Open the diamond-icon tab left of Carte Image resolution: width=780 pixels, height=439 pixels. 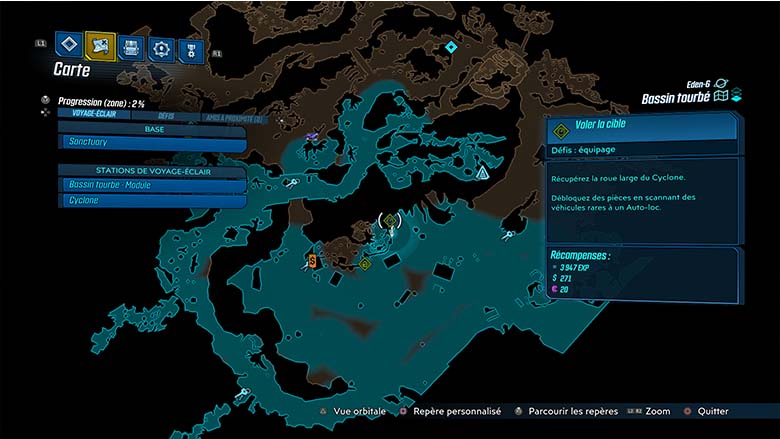click(68, 45)
